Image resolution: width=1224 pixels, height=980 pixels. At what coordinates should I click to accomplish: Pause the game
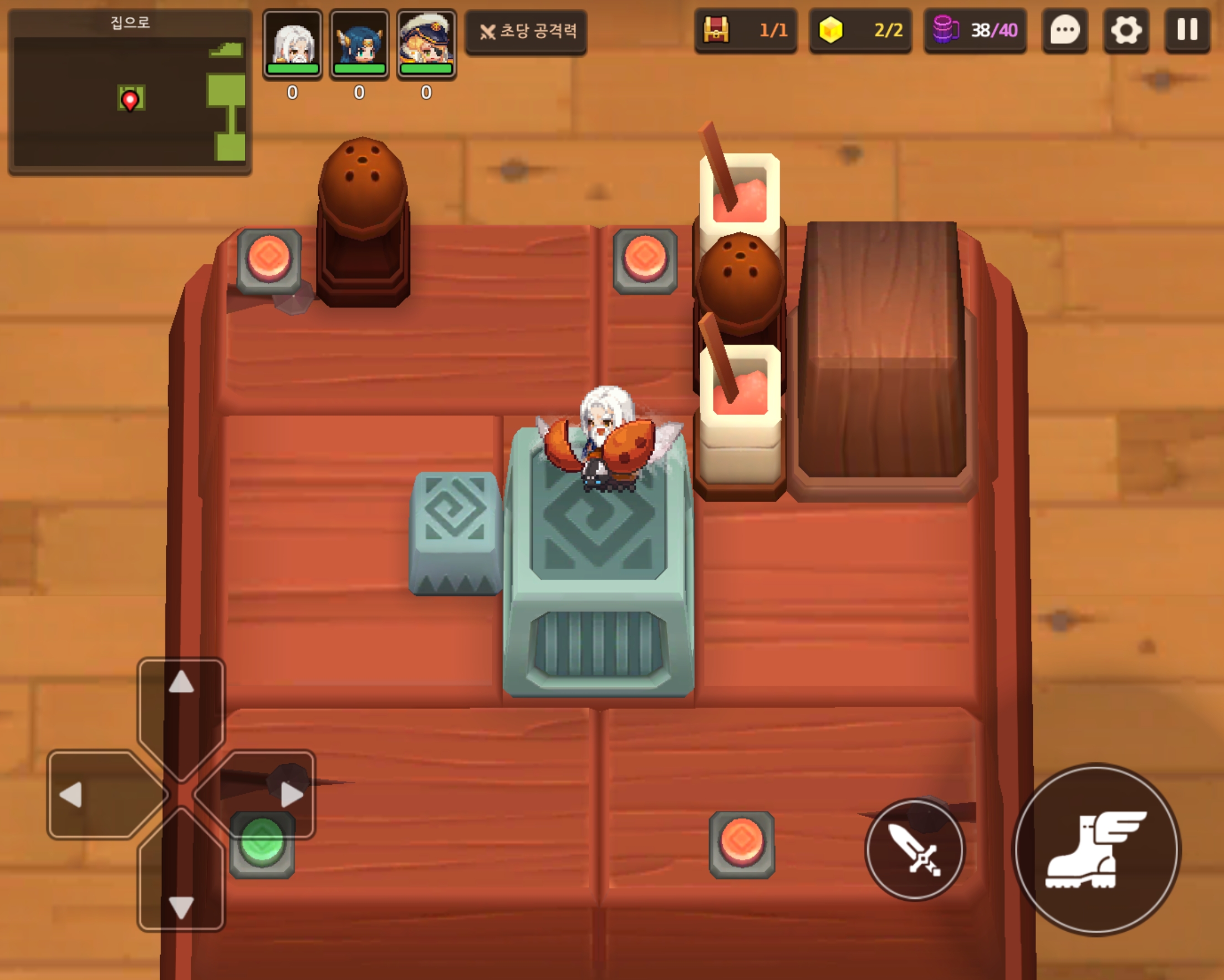point(1187,30)
